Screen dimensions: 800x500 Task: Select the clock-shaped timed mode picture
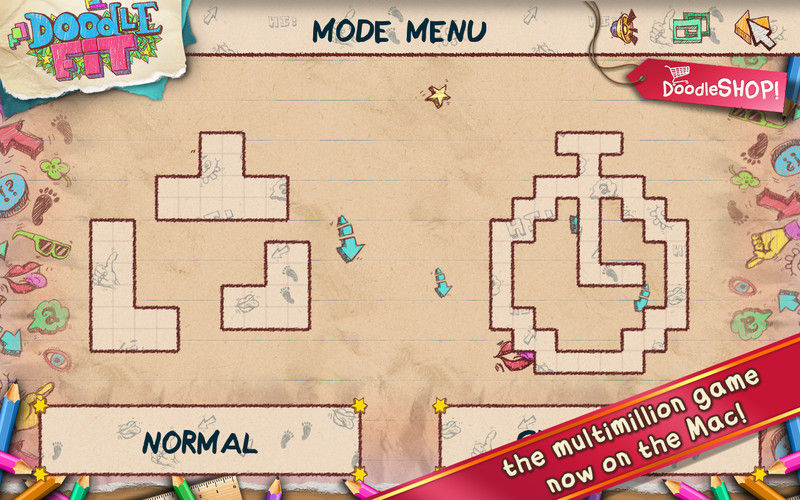(x=588, y=255)
